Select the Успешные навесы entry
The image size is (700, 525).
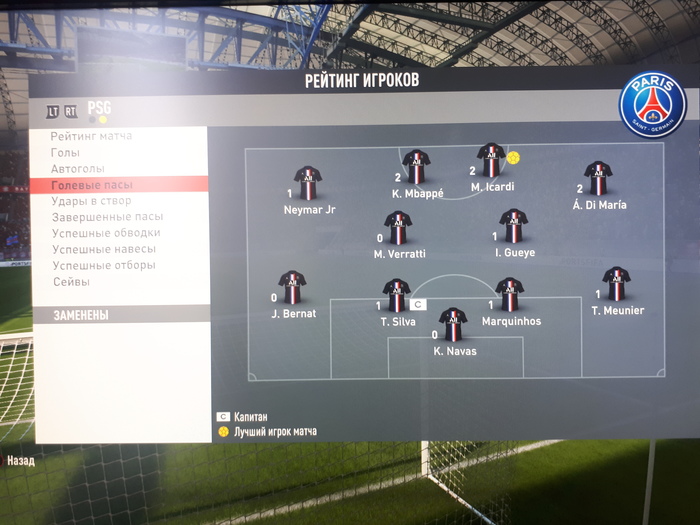104,249
